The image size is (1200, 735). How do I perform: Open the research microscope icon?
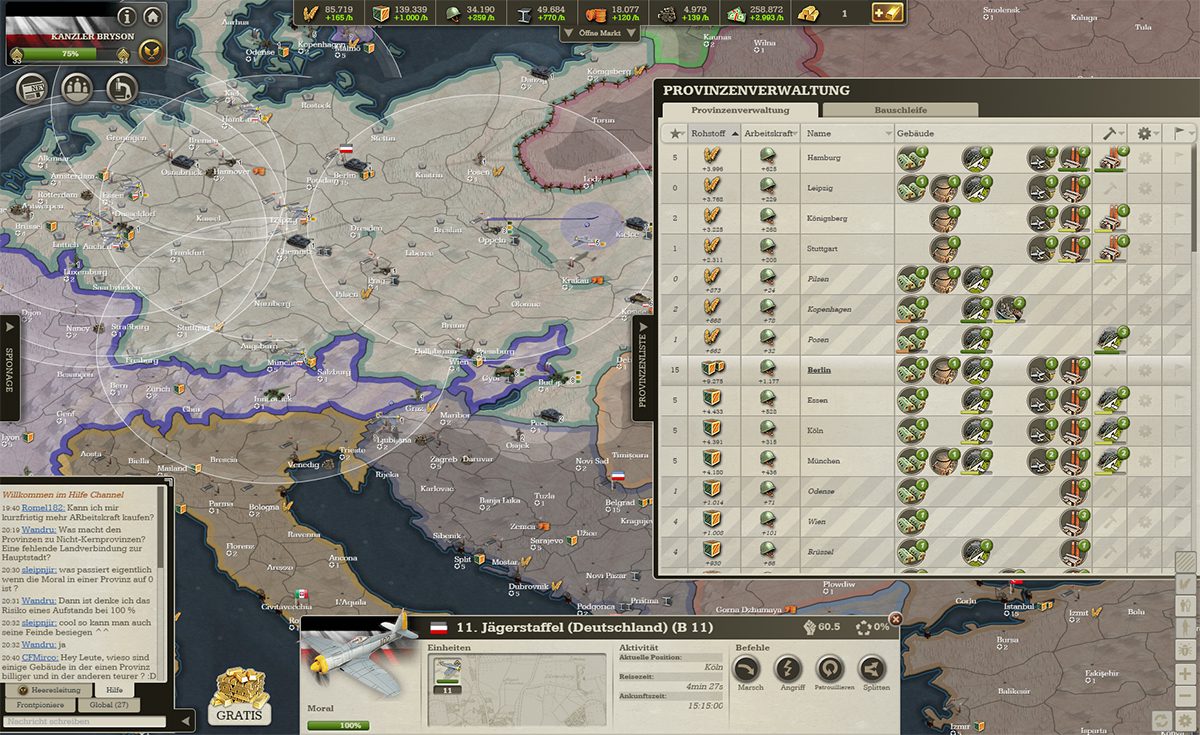(121, 89)
